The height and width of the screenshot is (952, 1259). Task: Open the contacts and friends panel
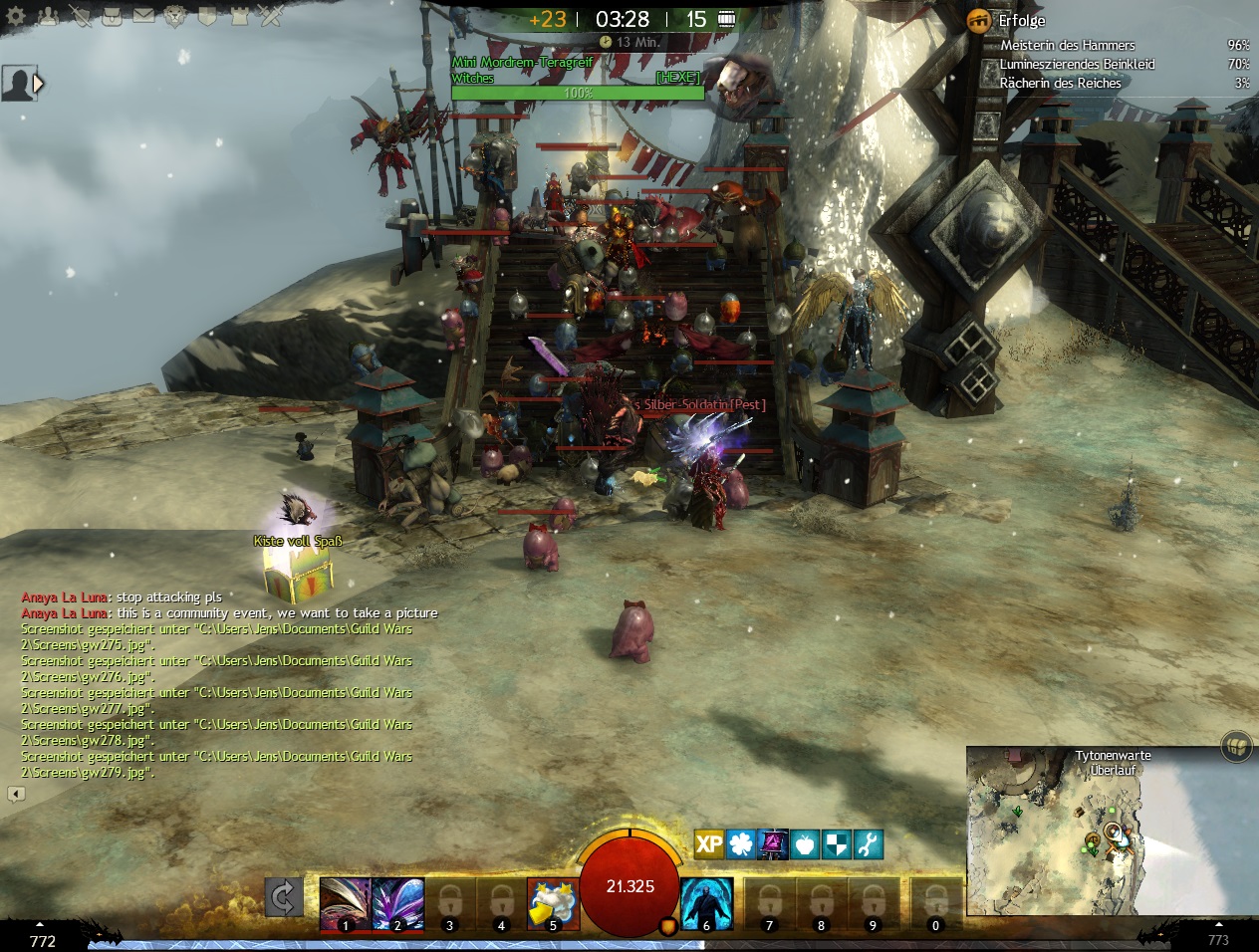click(47, 16)
